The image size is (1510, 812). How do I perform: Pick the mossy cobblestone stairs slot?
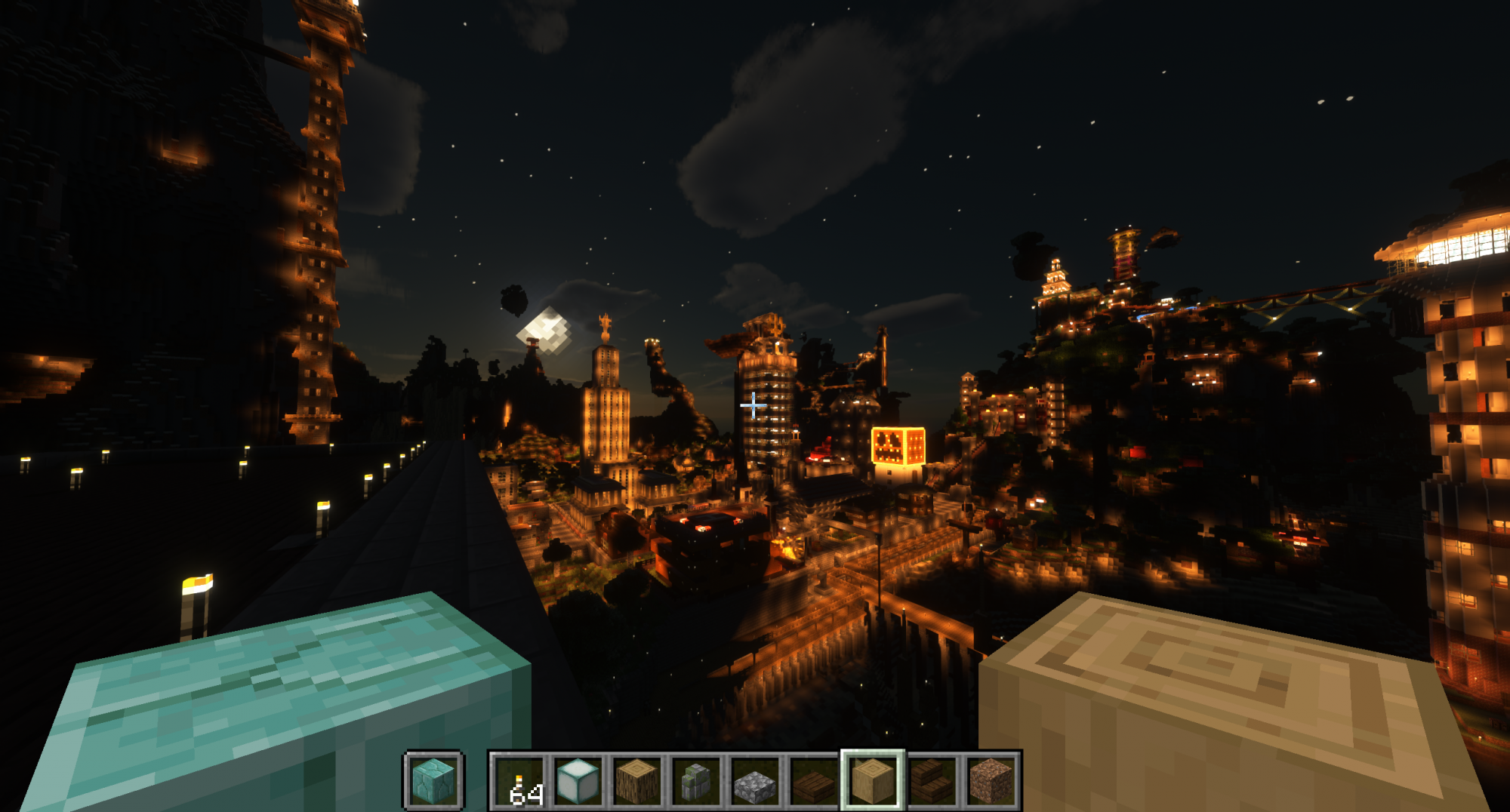696,780
